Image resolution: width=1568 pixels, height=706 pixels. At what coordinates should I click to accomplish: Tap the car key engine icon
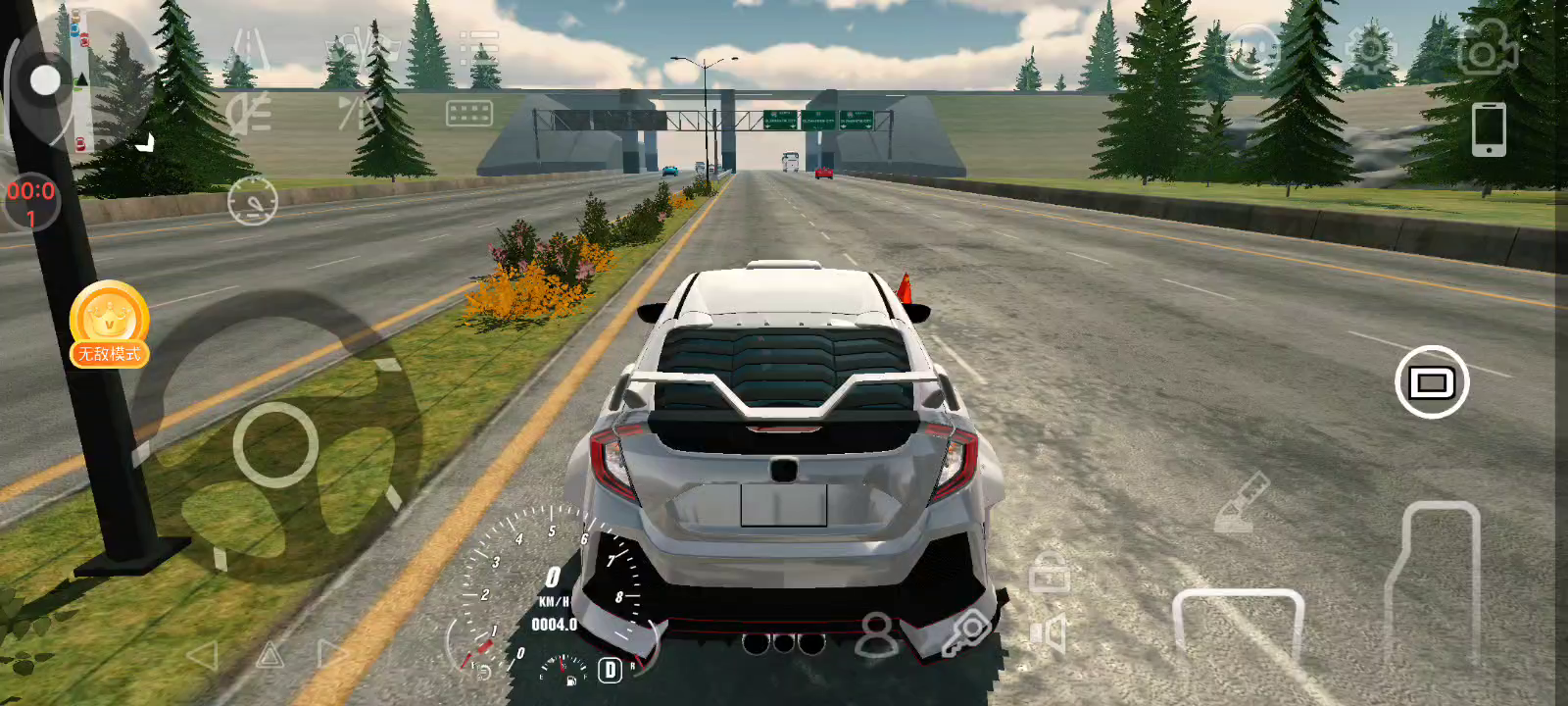pyautogui.click(x=965, y=633)
